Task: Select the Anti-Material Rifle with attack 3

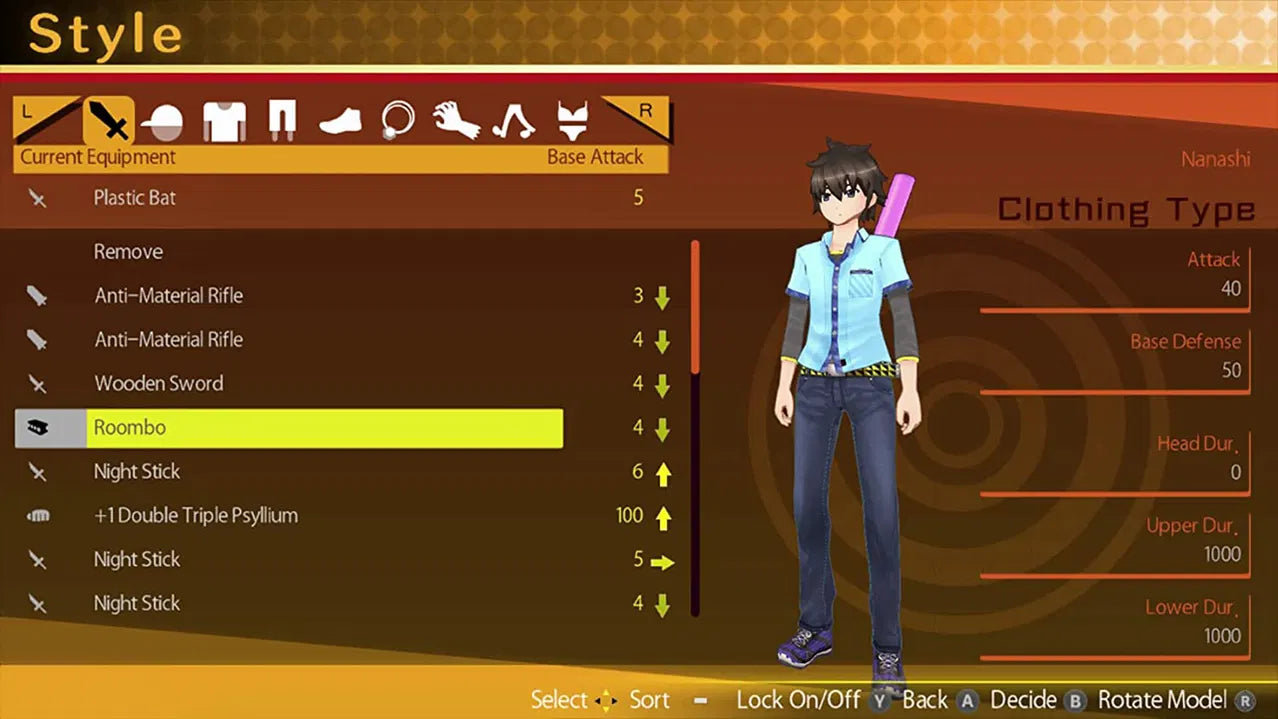Action: pos(168,296)
